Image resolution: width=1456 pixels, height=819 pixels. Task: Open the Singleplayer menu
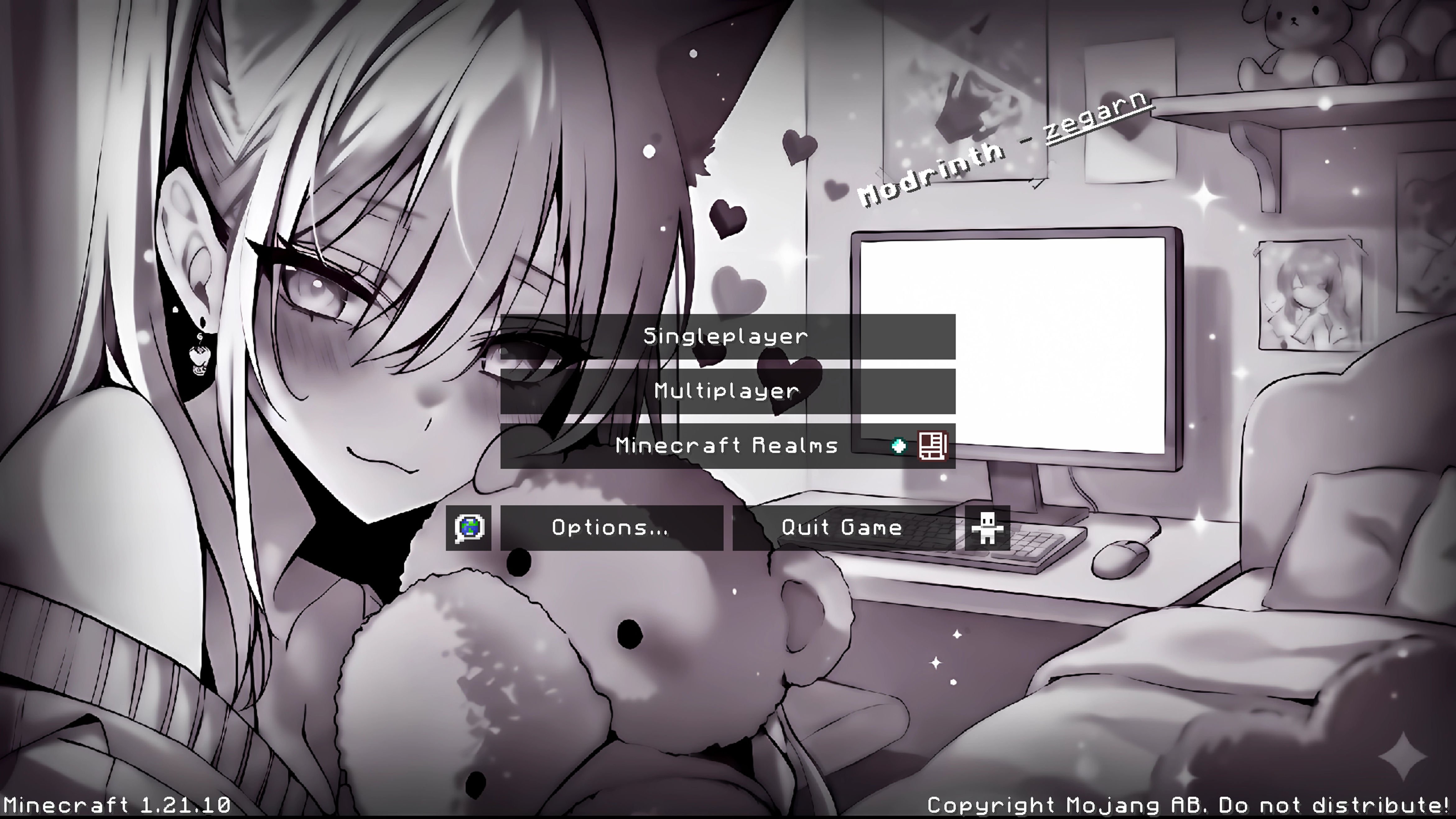click(x=728, y=337)
